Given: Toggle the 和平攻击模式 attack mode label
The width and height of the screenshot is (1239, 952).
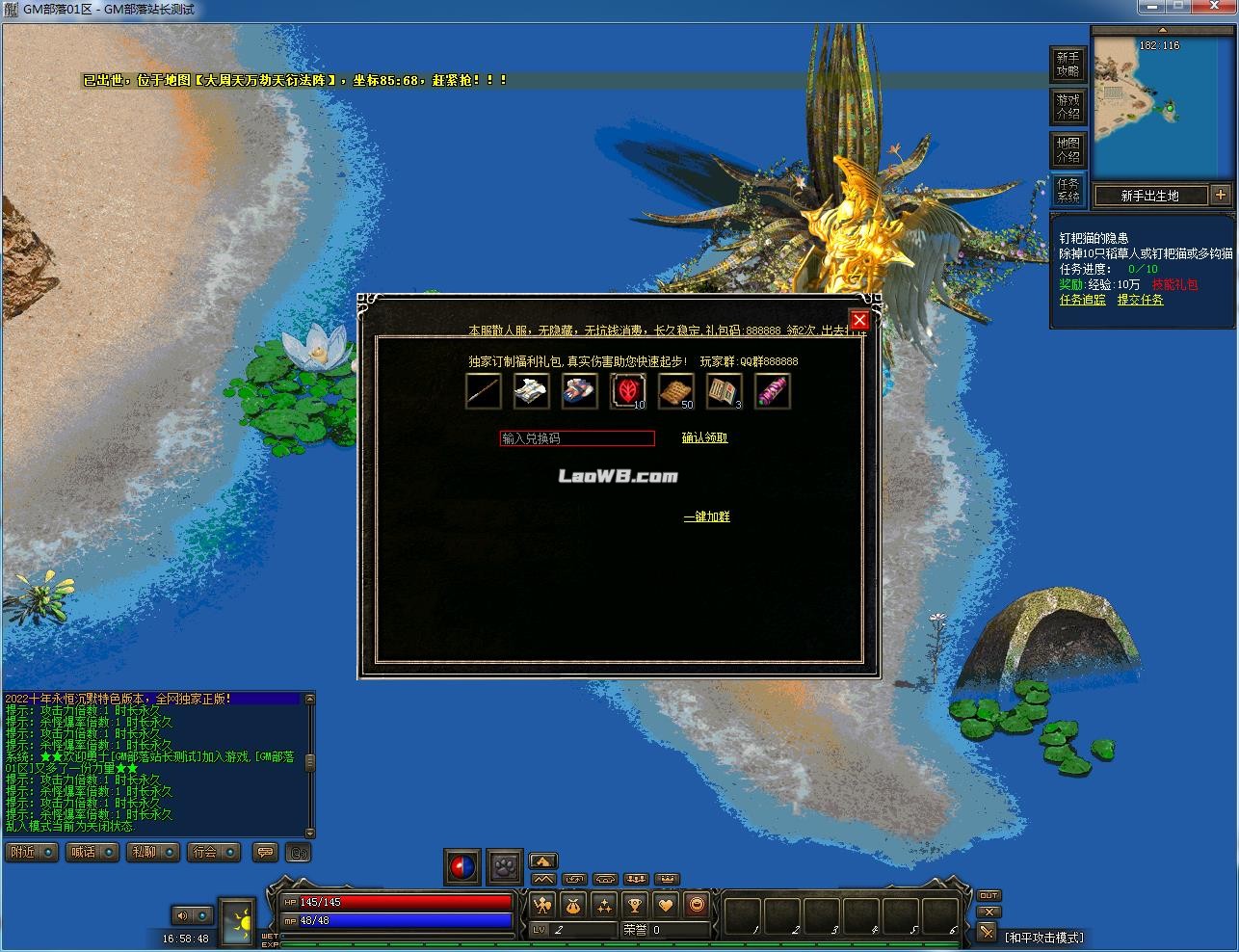Looking at the screenshot, I should point(1044,938).
